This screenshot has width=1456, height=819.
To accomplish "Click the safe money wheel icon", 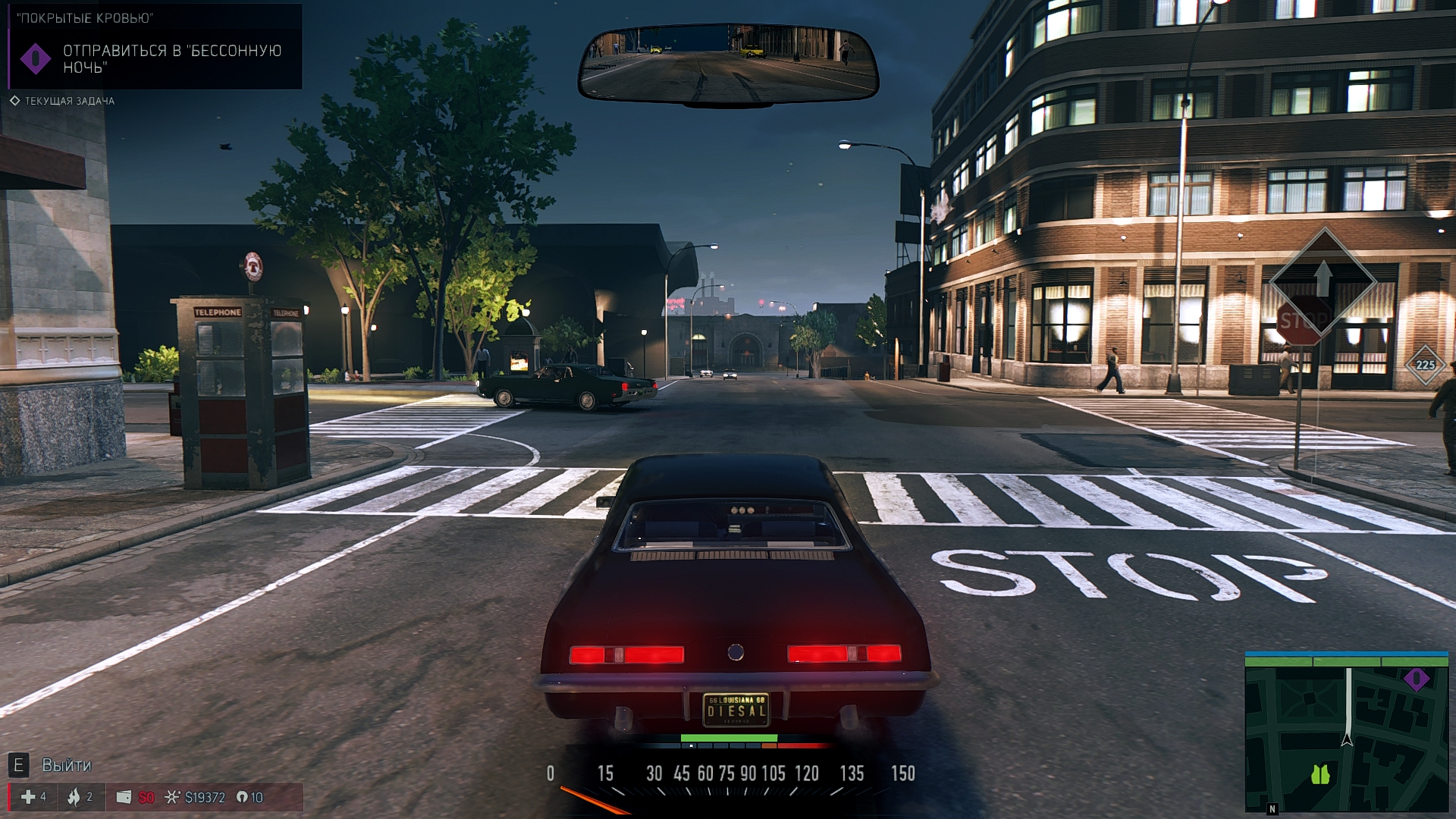I will (x=172, y=797).
